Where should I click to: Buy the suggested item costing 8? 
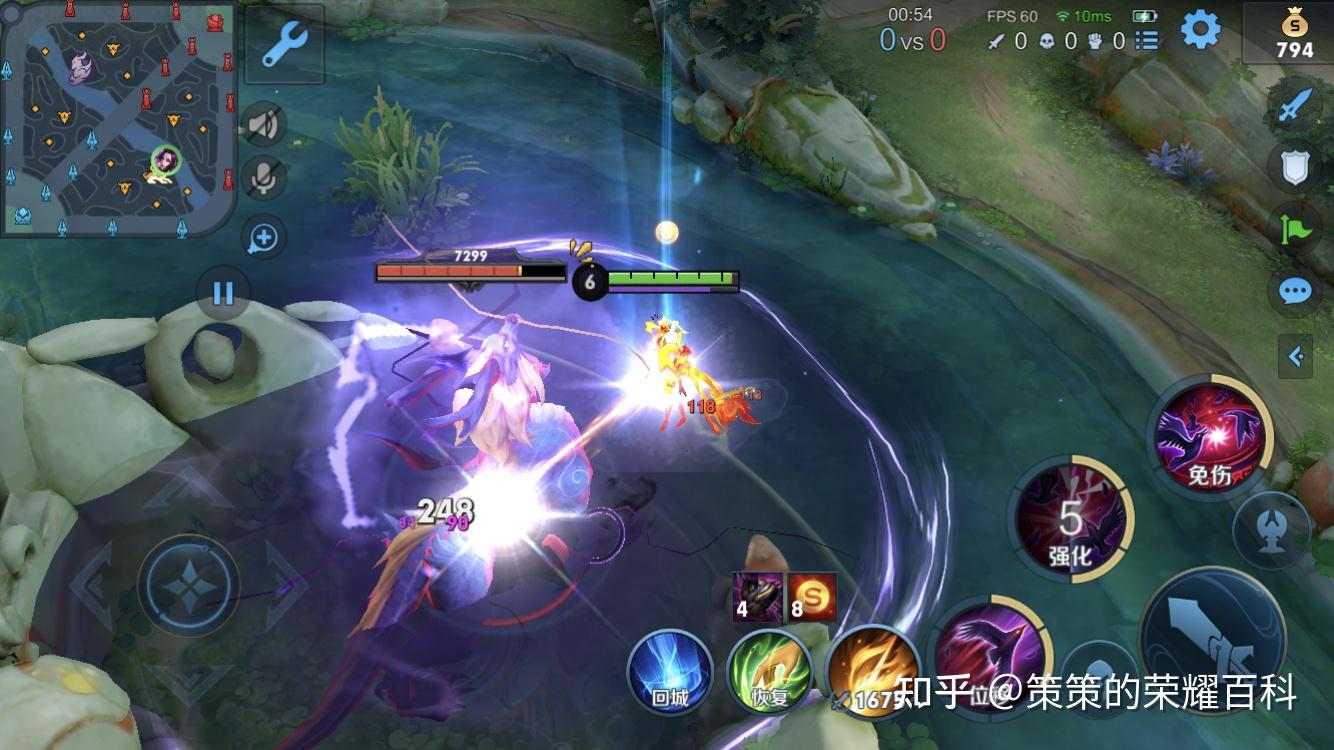(812, 595)
